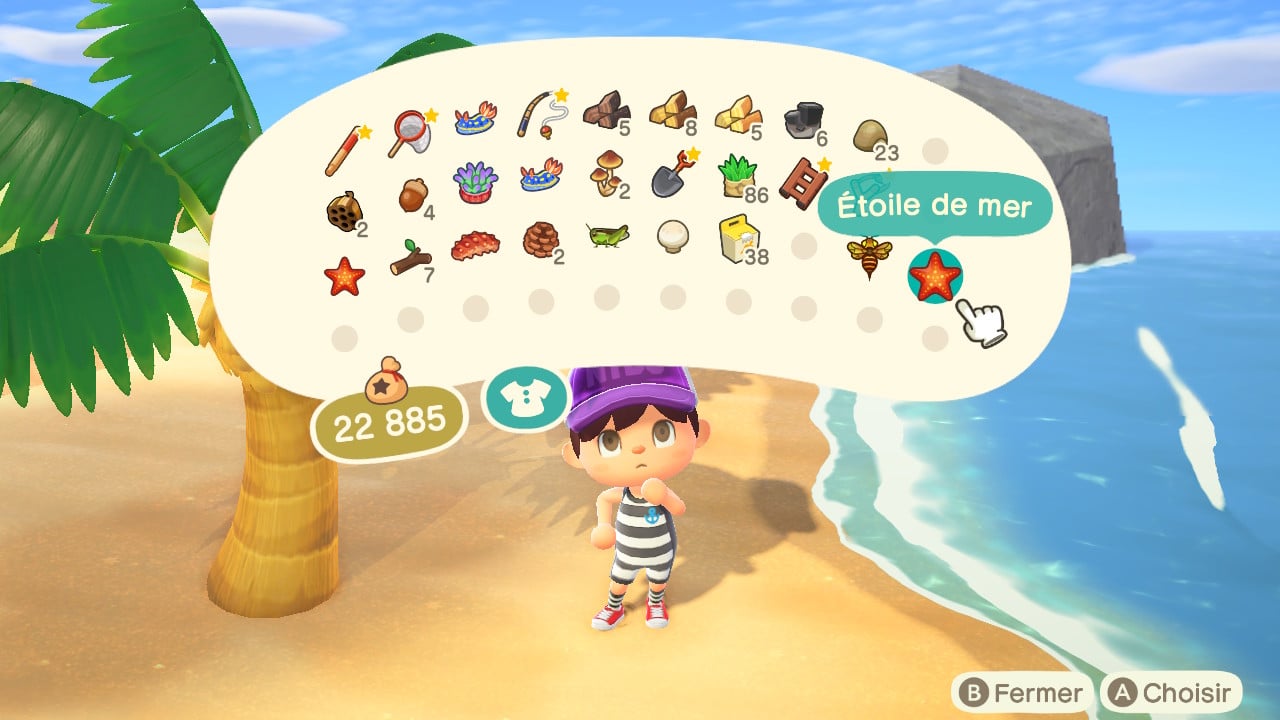1280x720 pixels.
Task: Select the green grasshopper
Action: (607, 235)
